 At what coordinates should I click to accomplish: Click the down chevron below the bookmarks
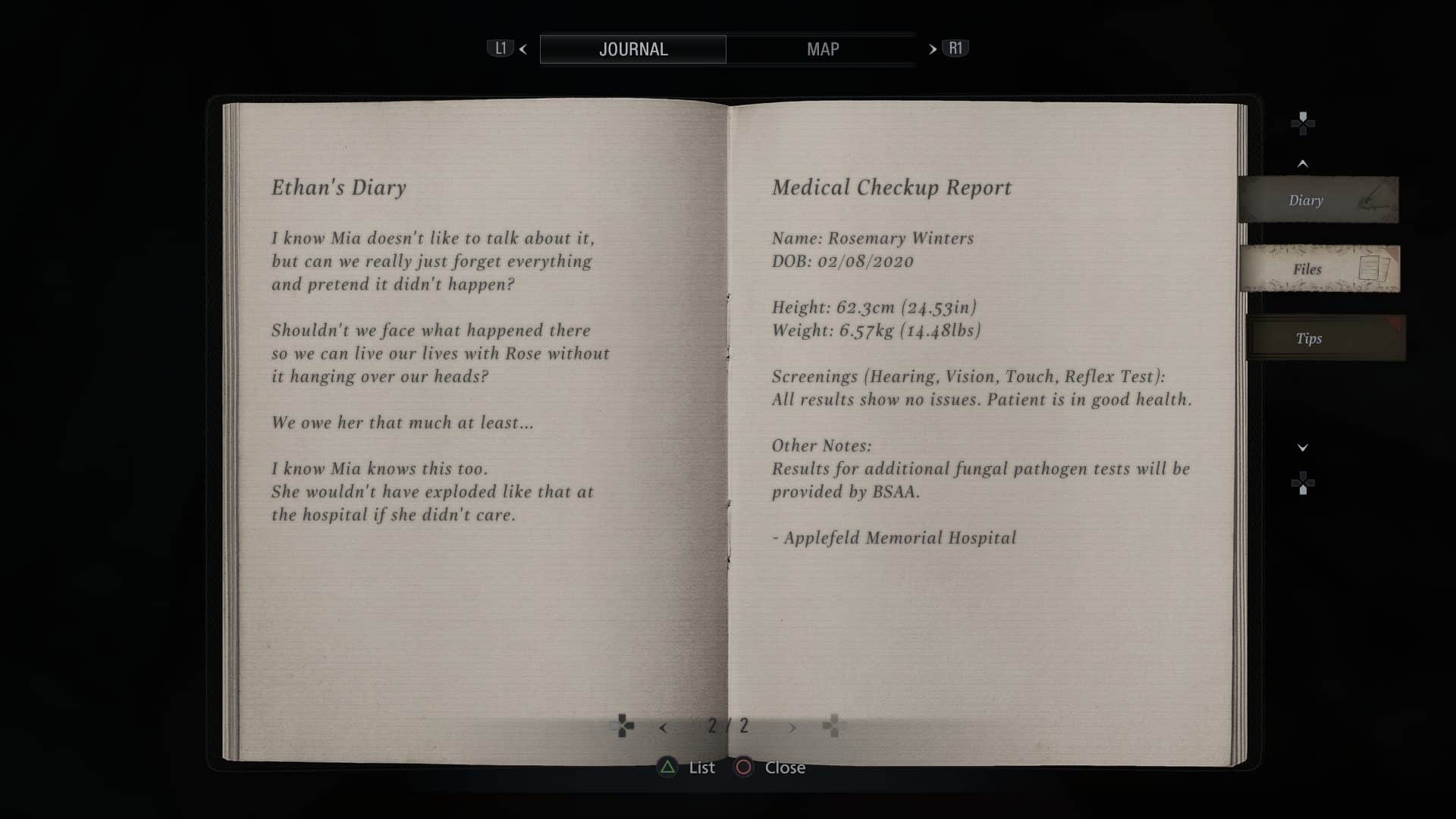(x=1304, y=447)
